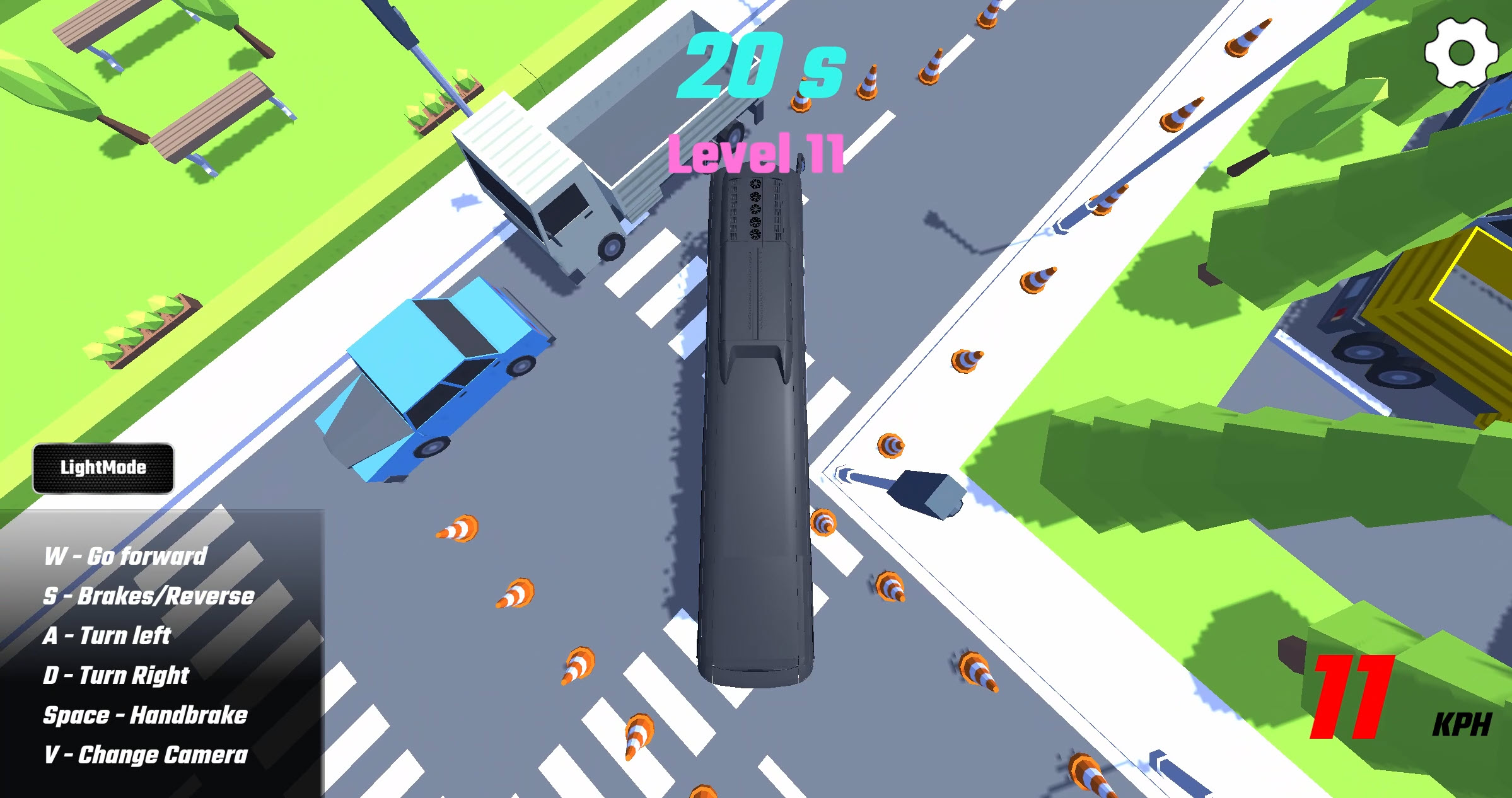Viewport: 1512px width, 798px height.
Task: Toggle the camera view via V option
Action: coord(145,755)
